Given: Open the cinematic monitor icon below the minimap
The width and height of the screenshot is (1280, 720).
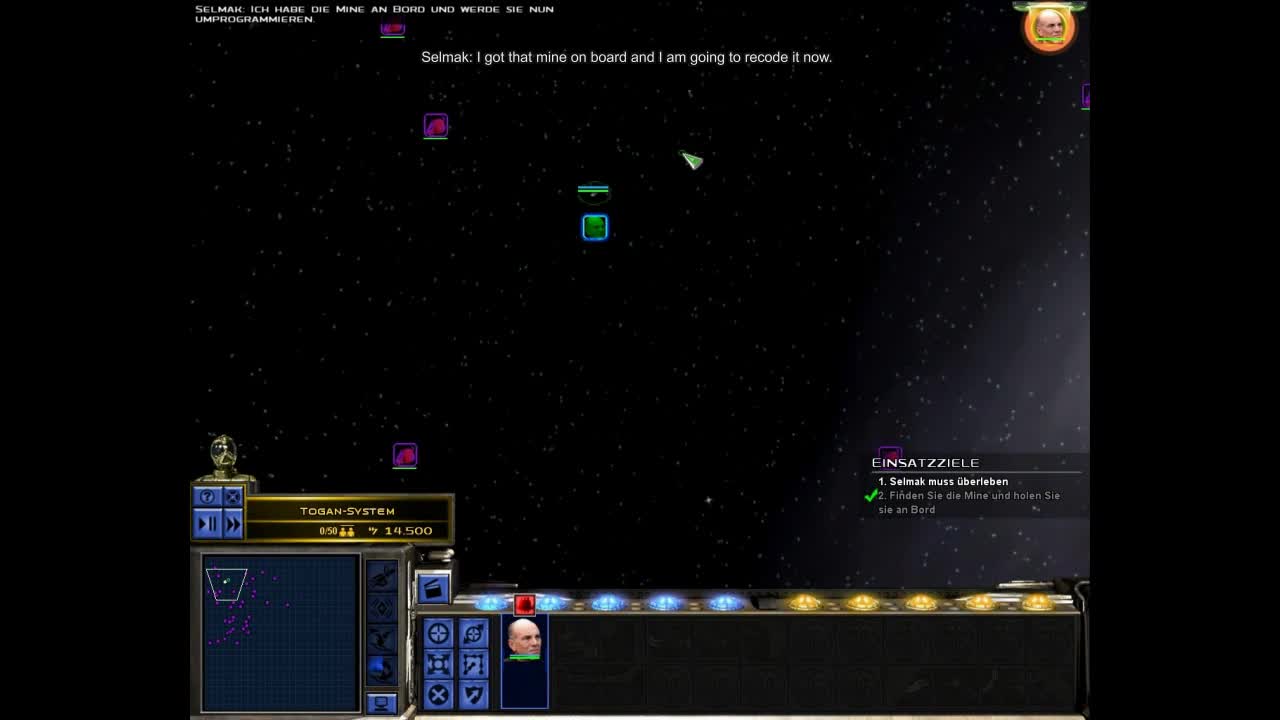Looking at the screenshot, I should (x=382, y=701).
